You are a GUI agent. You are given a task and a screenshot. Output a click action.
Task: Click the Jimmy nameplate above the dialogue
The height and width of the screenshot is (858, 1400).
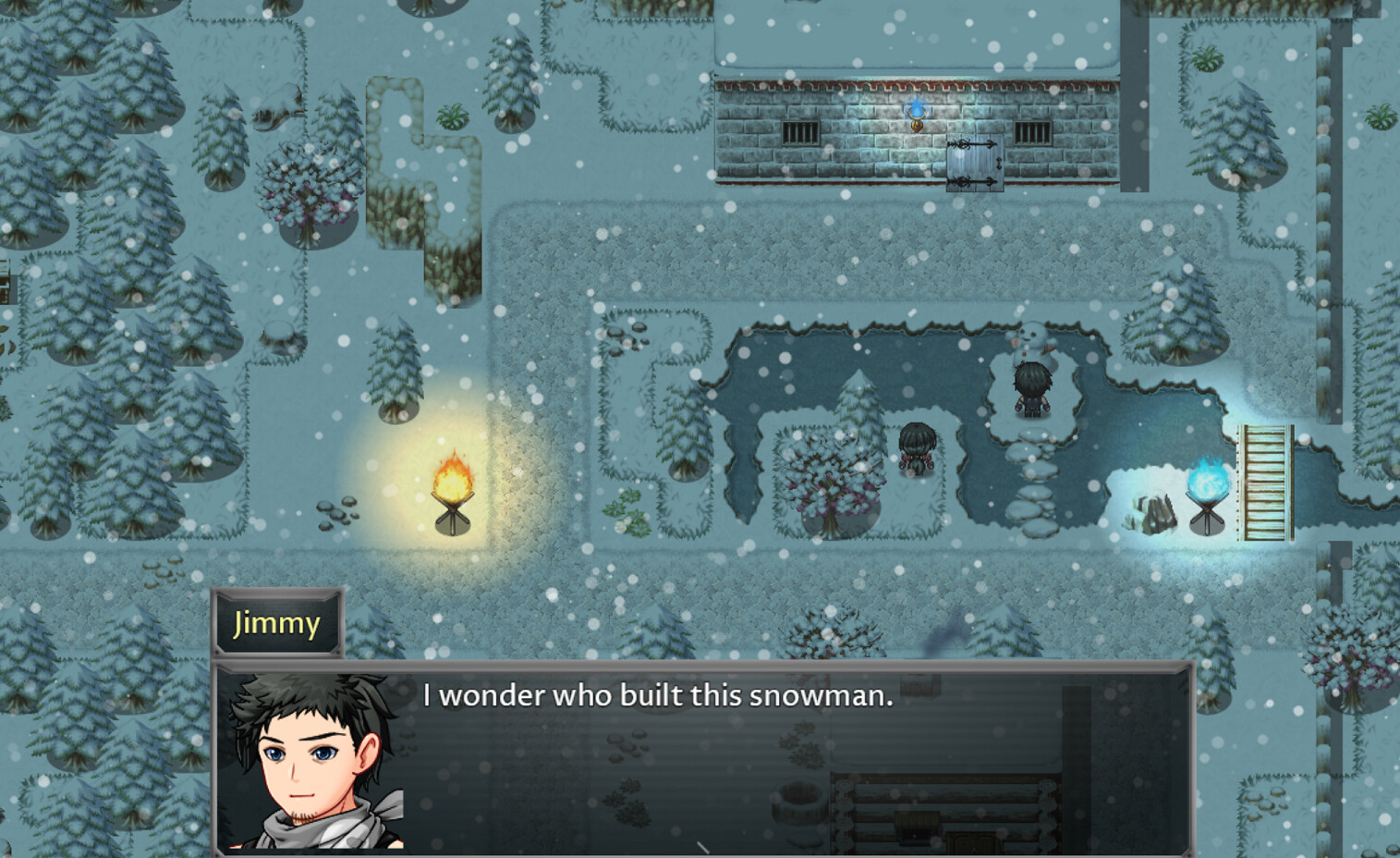(276, 623)
